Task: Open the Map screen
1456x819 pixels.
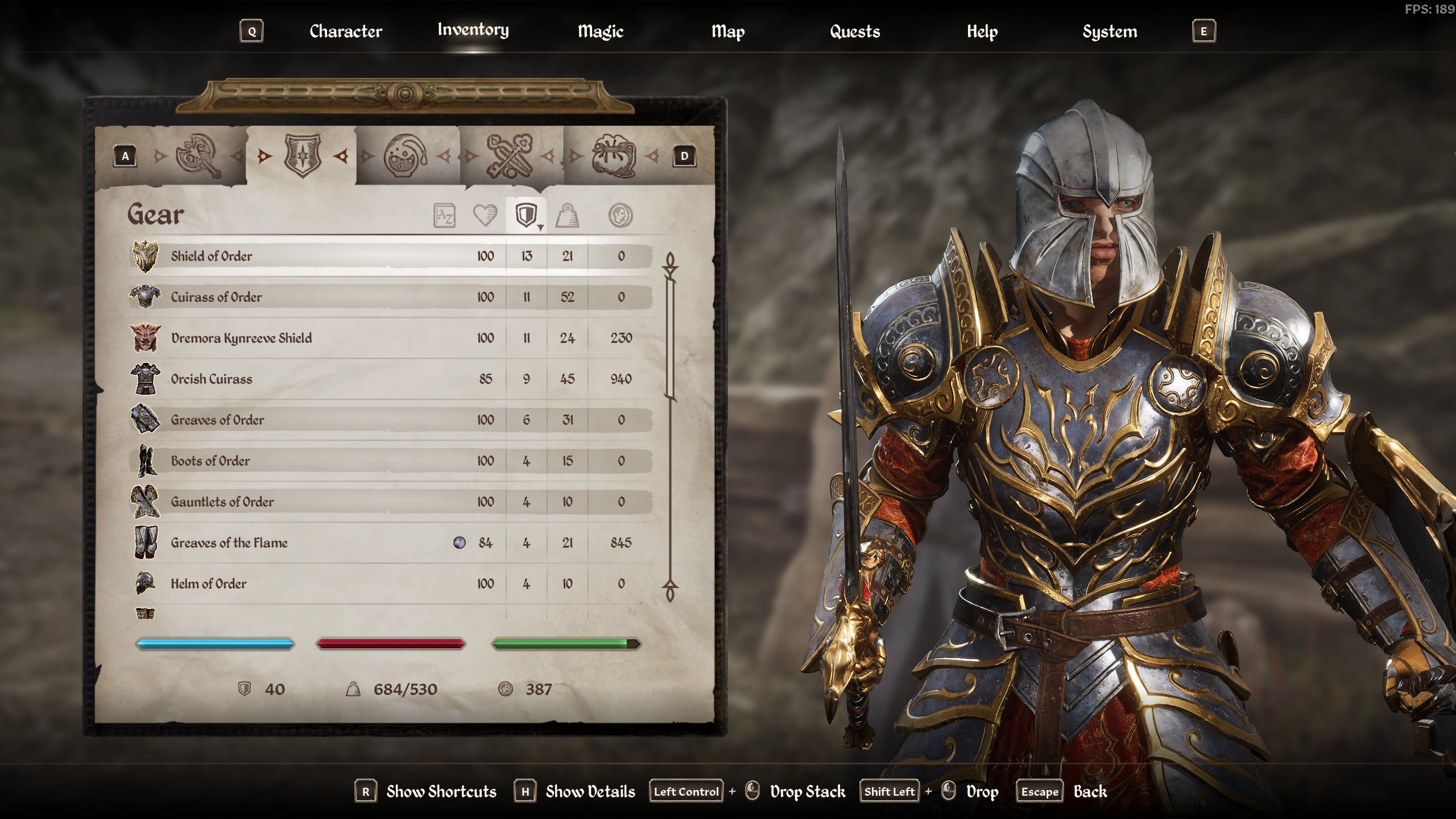Action: [727, 31]
